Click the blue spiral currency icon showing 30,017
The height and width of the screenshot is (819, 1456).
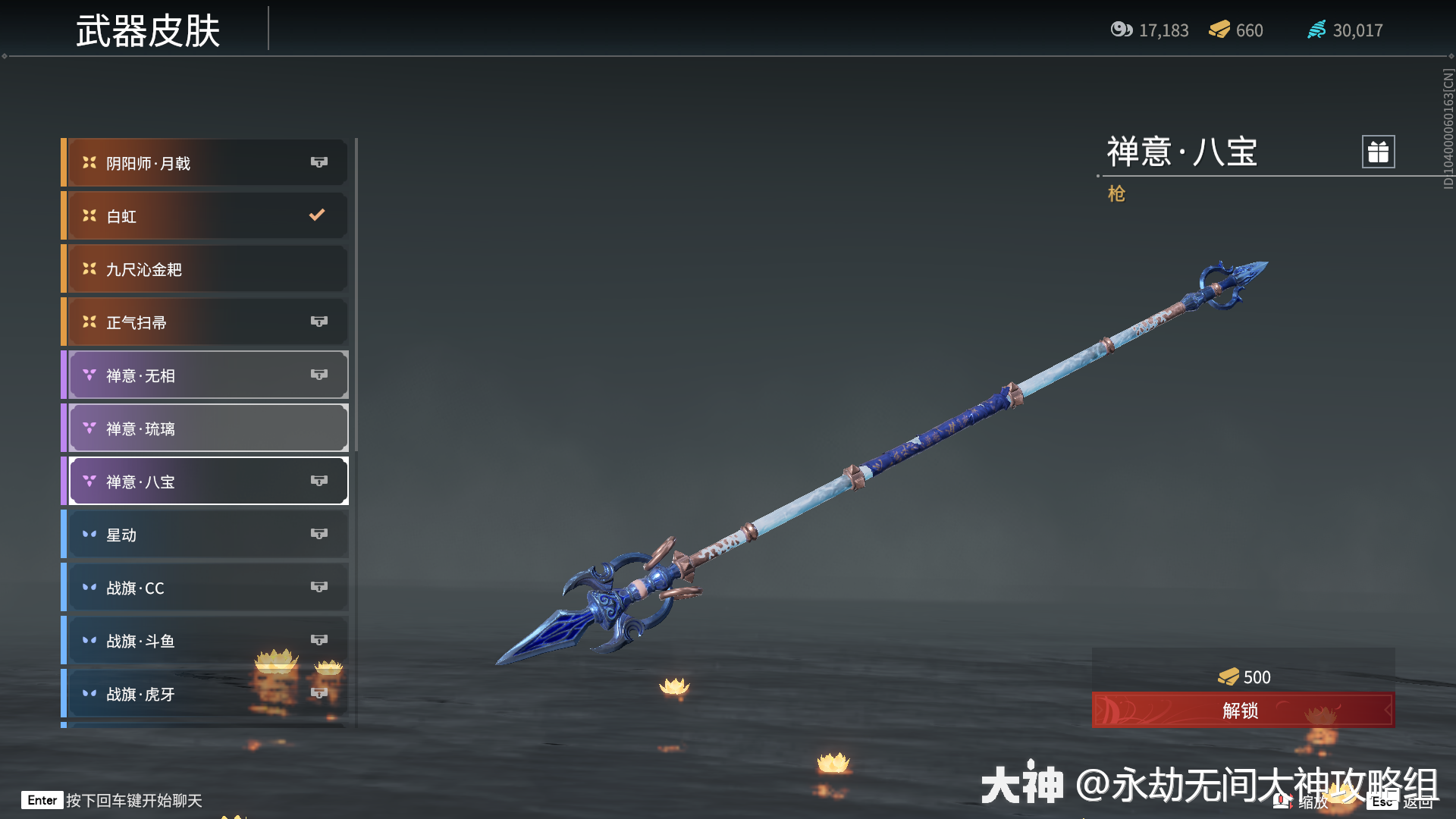click(1316, 30)
